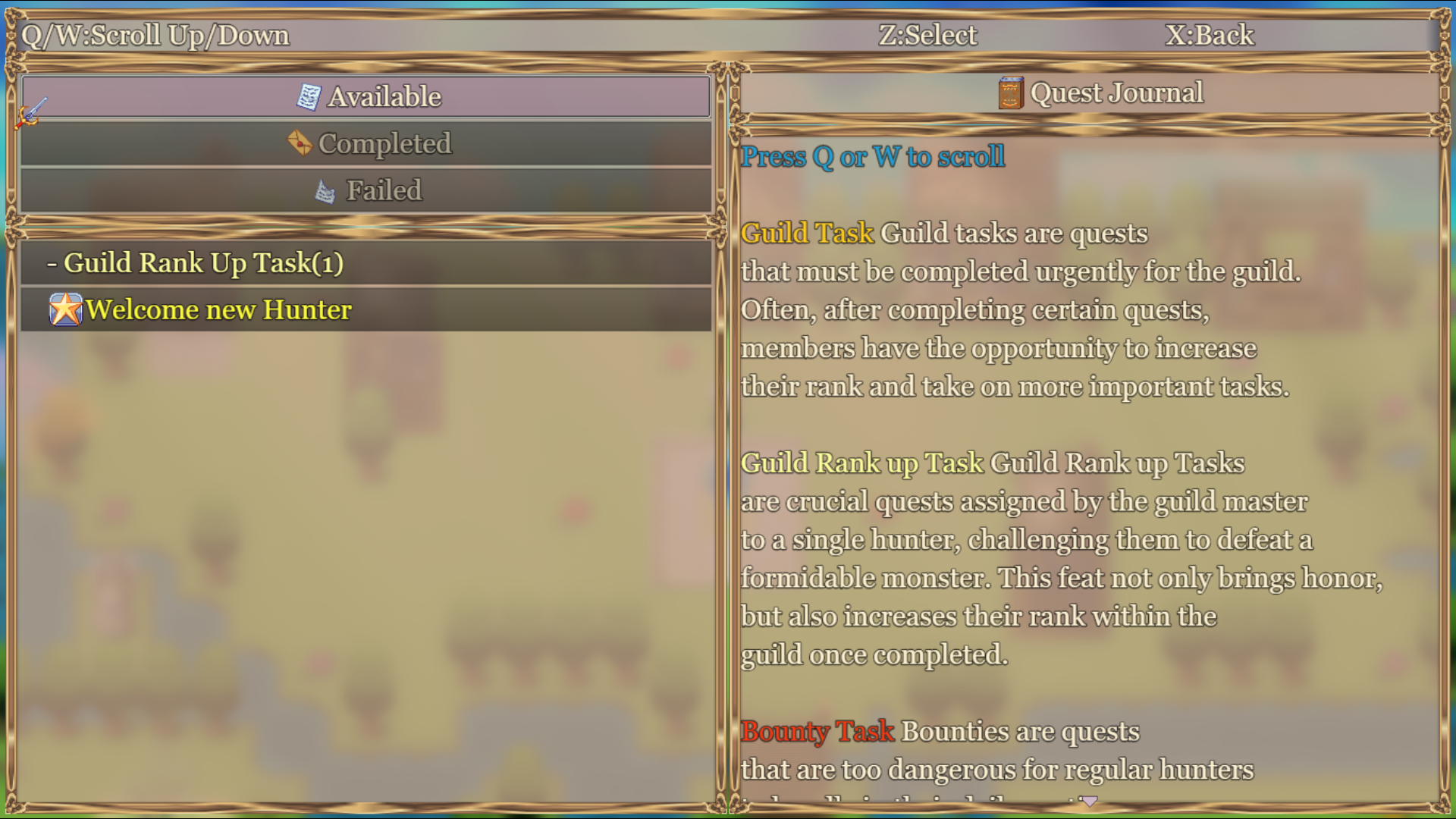Image resolution: width=1456 pixels, height=819 pixels.
Task: Click the Available tab's scroll icon
Action: pos(309,96)
